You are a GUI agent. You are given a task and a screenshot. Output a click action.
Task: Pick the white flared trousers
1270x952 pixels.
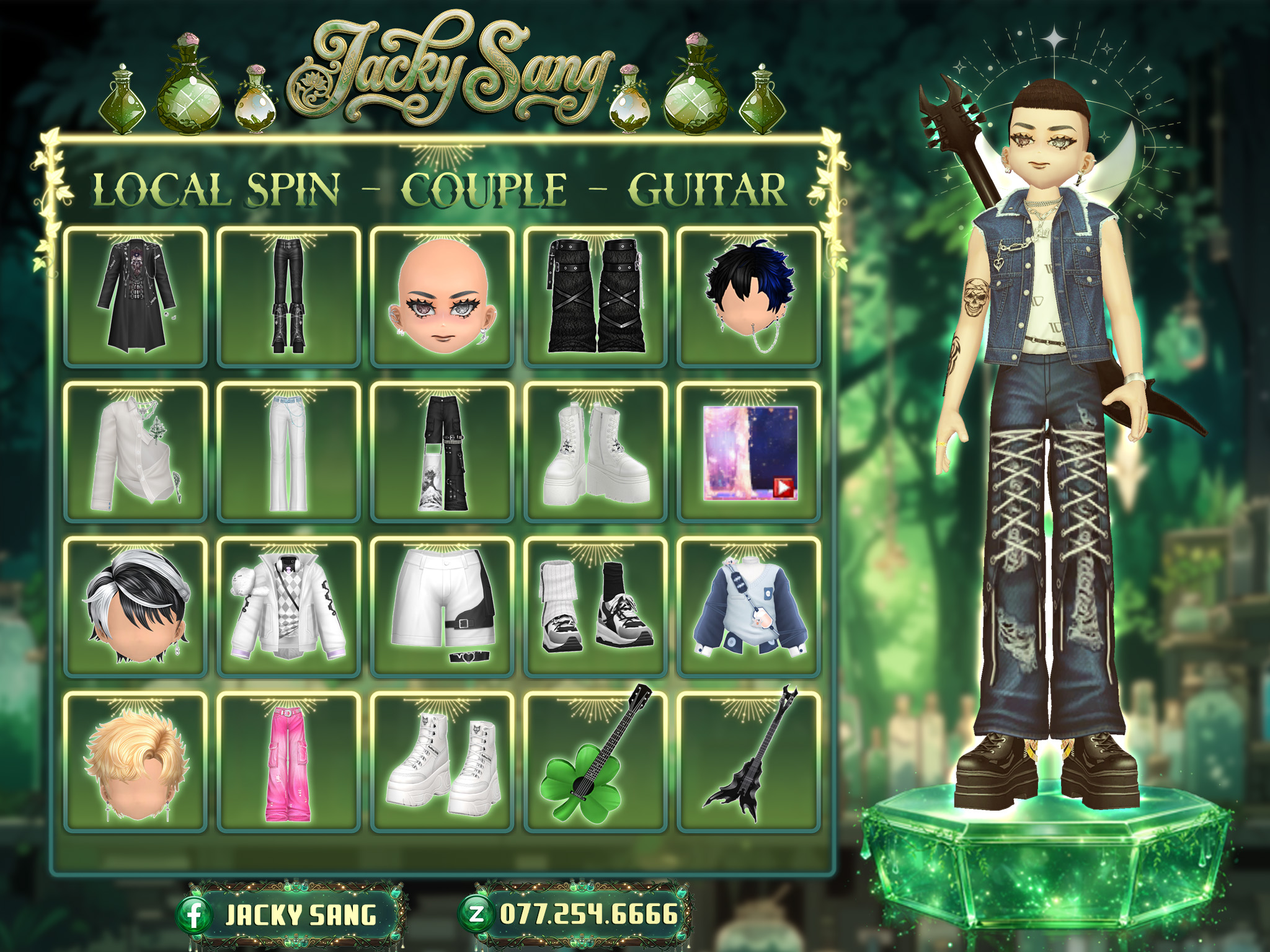(288, 452)
